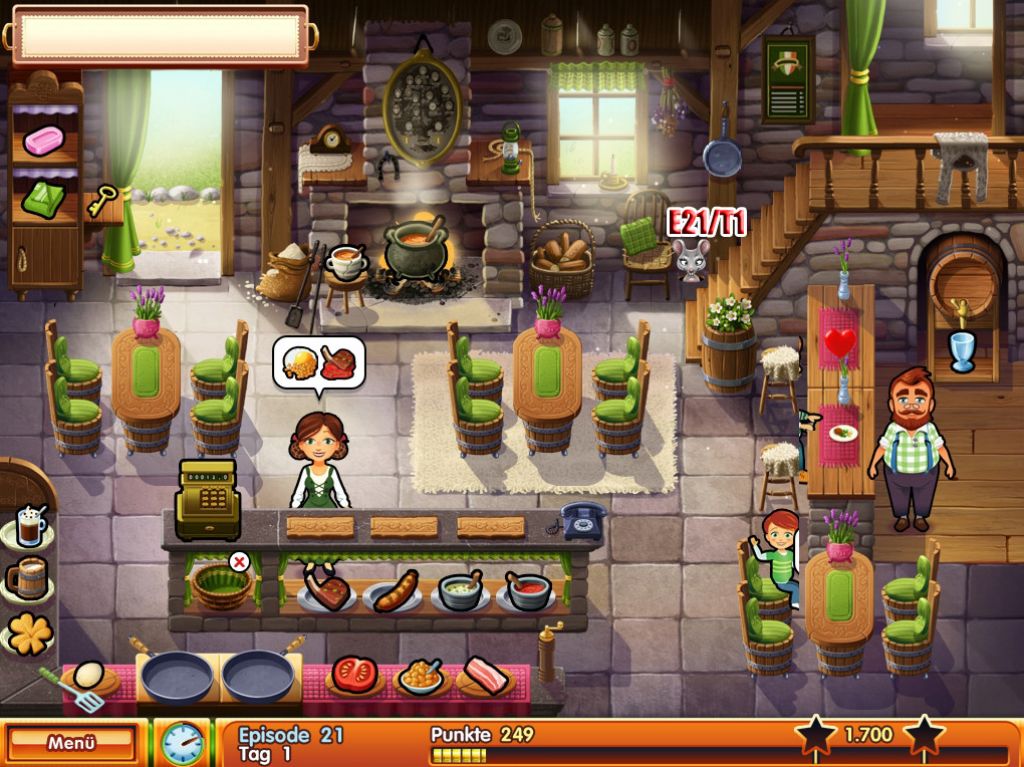Select the sliced tomato ingredient
Viewport: 1024px width, 767px height.
(x=355, y=675)
